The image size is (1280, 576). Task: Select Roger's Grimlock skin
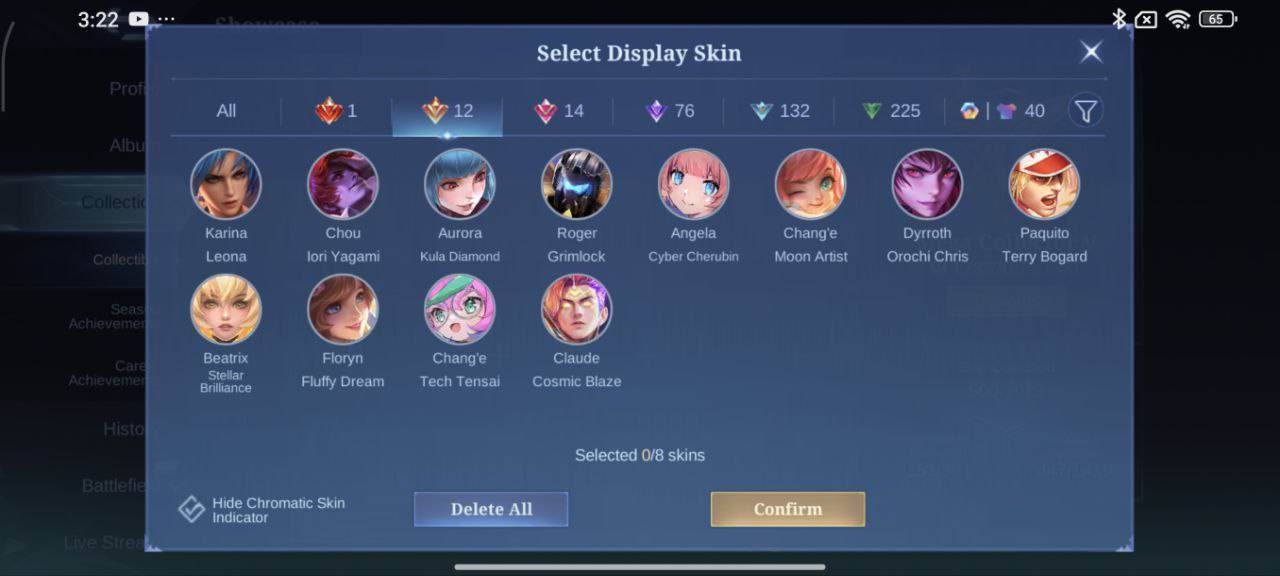point(577,184)
